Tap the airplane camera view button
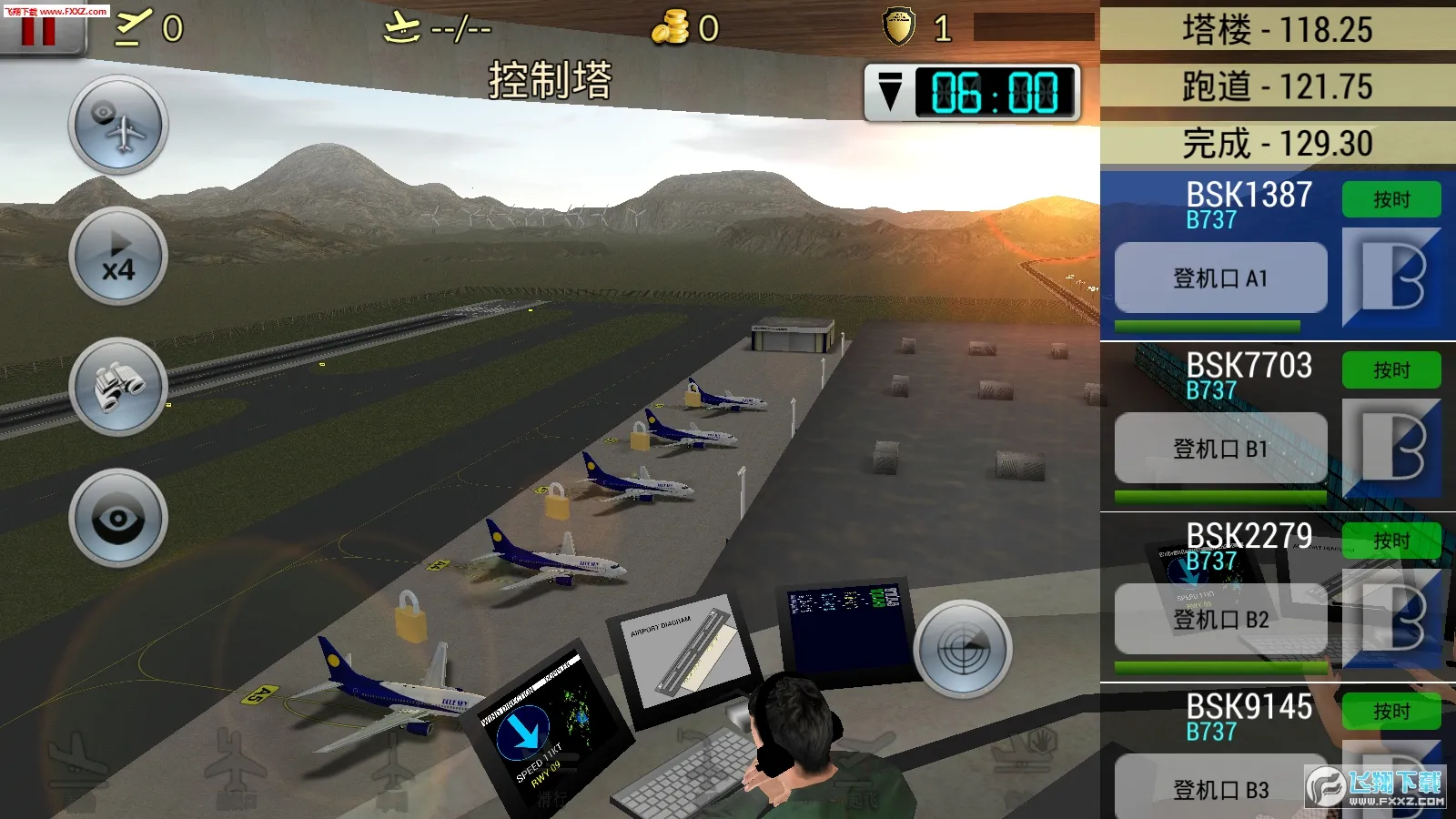Viewport: 1456px width, 819px height. tap(118, 125)
